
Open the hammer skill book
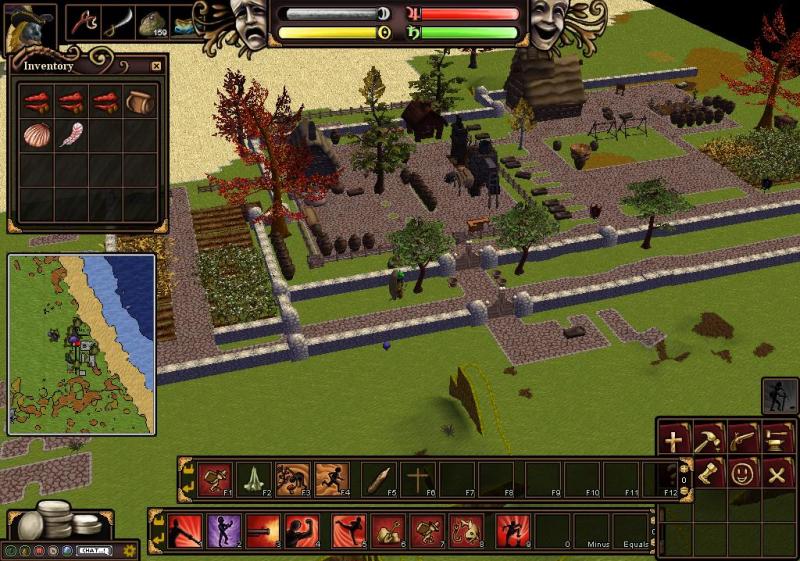pos(709,439)
